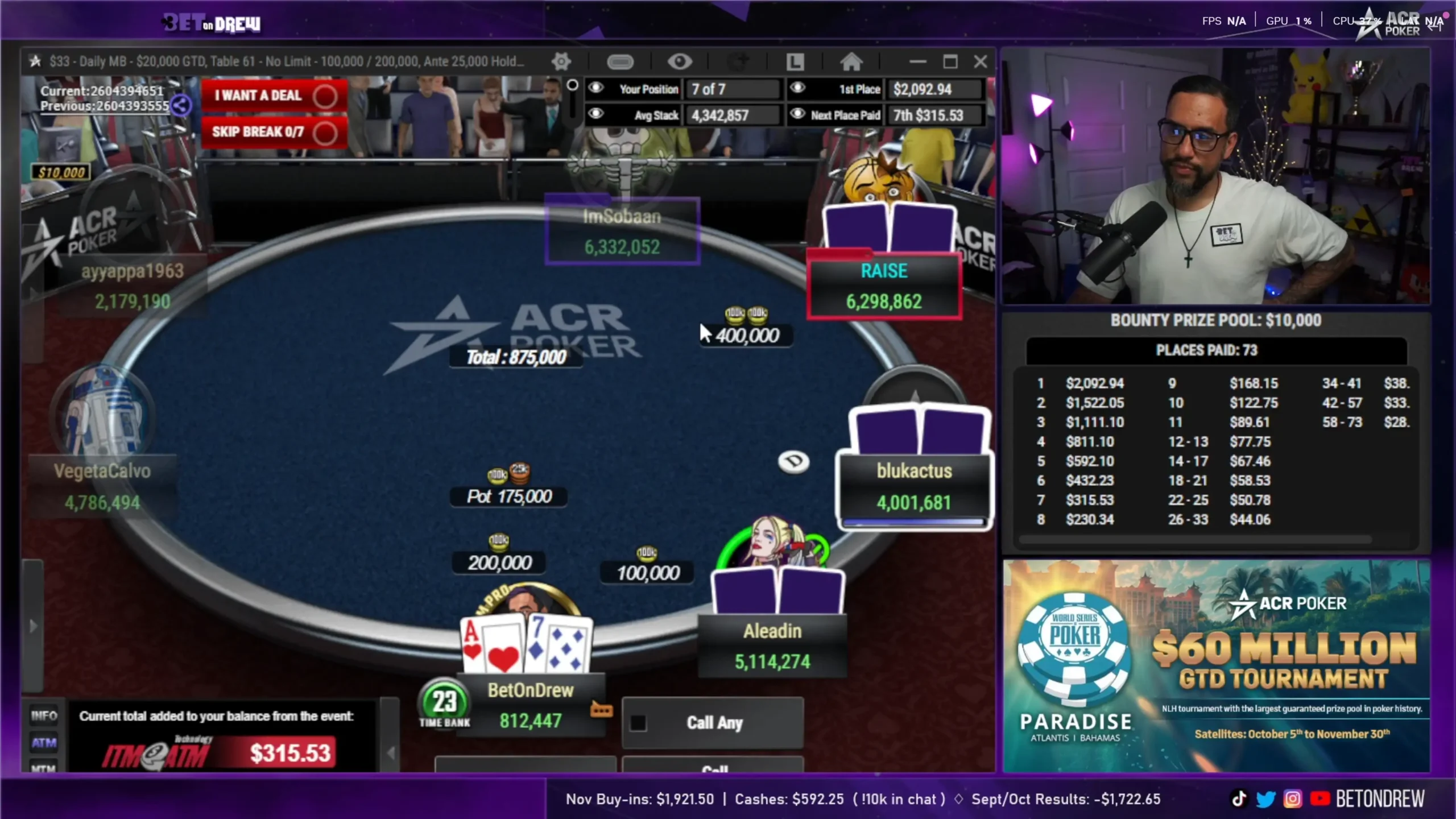Minimize the poker table window
1456x819 pixels.
(x=917, y=61)
